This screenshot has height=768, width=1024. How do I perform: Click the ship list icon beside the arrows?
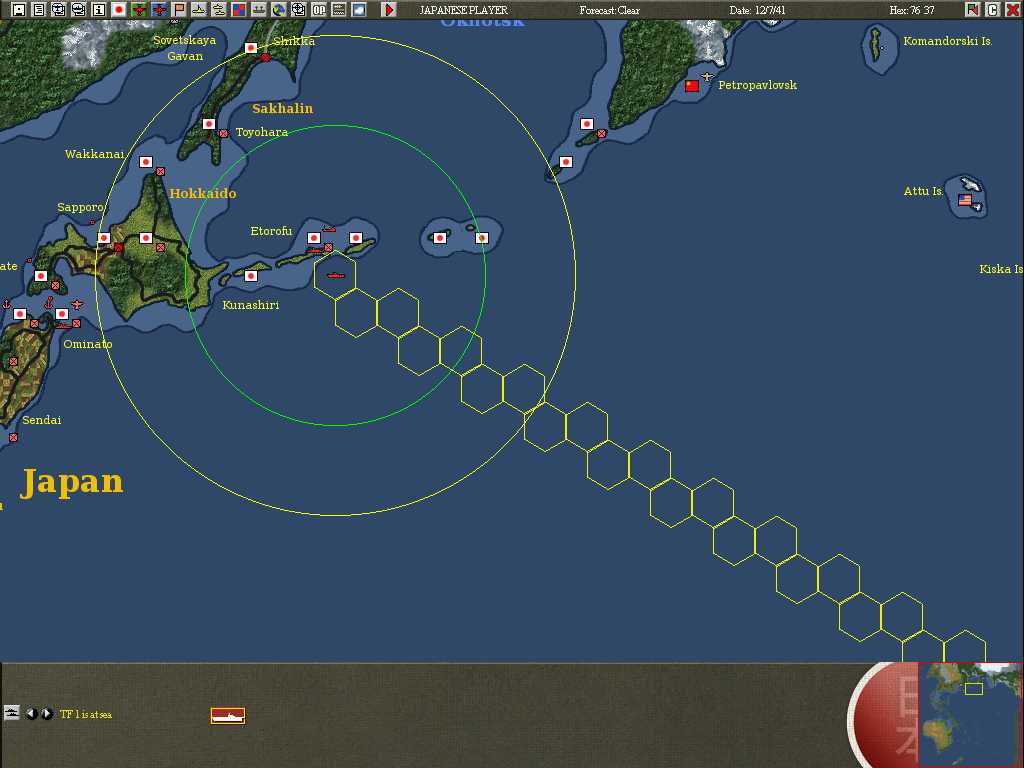click(12, 713)
